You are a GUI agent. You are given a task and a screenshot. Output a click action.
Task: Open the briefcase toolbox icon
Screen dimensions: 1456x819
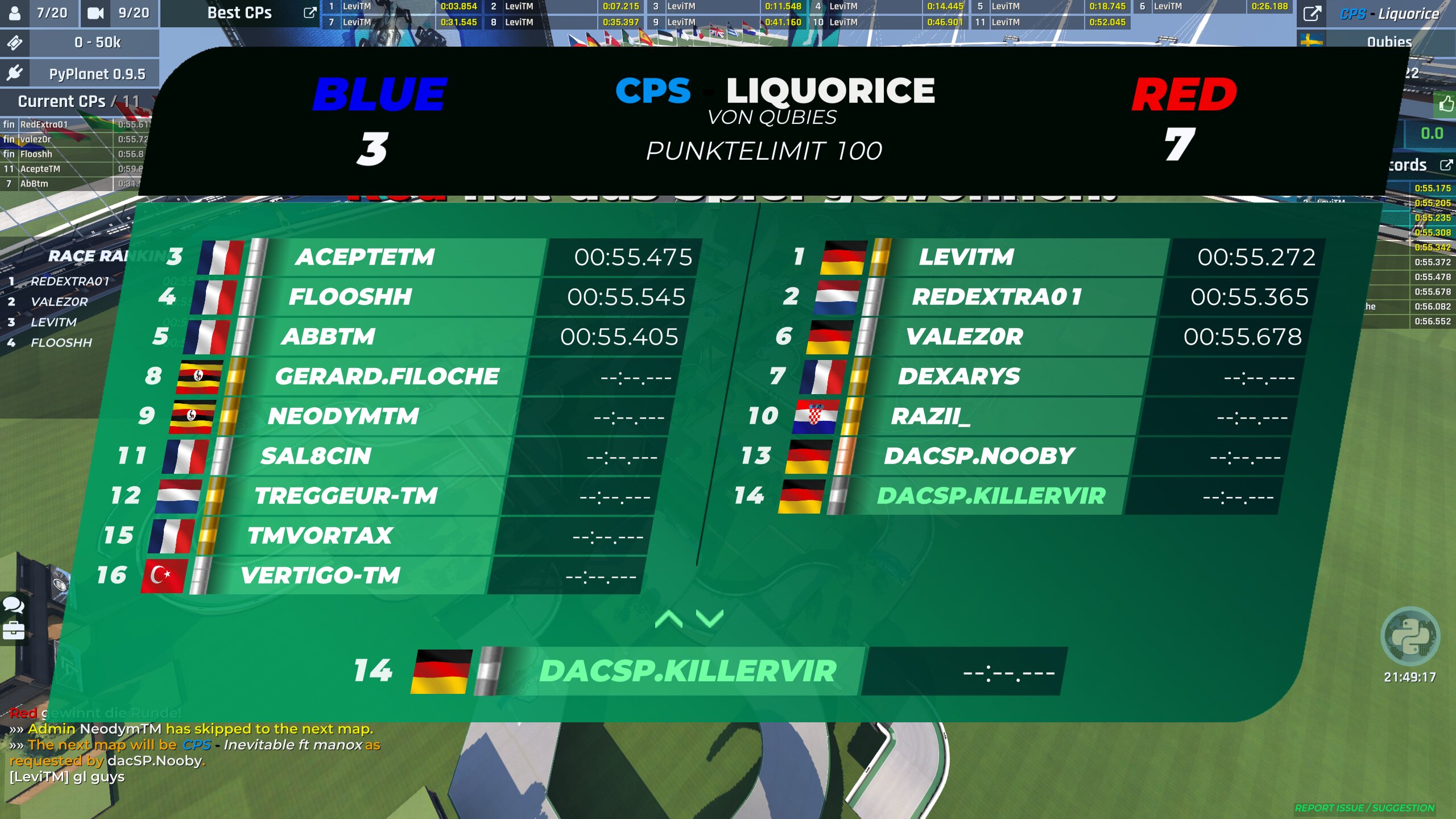click(x=14, y=630)
